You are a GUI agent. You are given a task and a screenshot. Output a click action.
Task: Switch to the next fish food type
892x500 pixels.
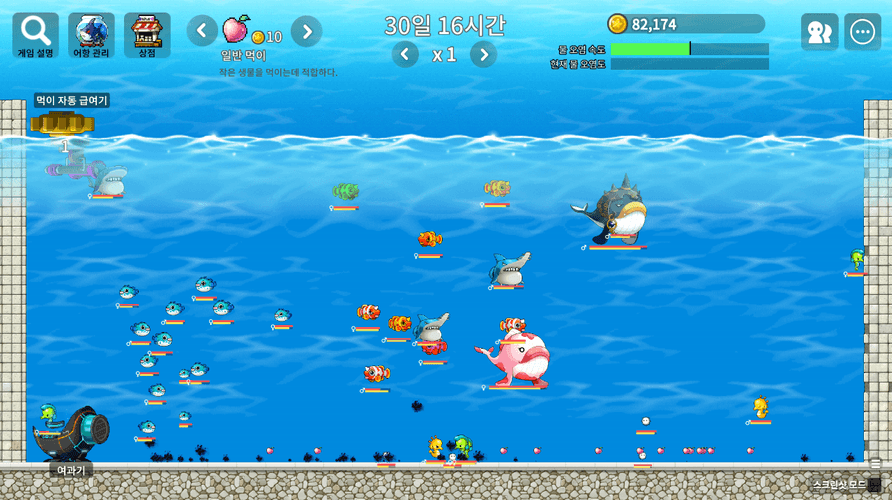(306, 31)
